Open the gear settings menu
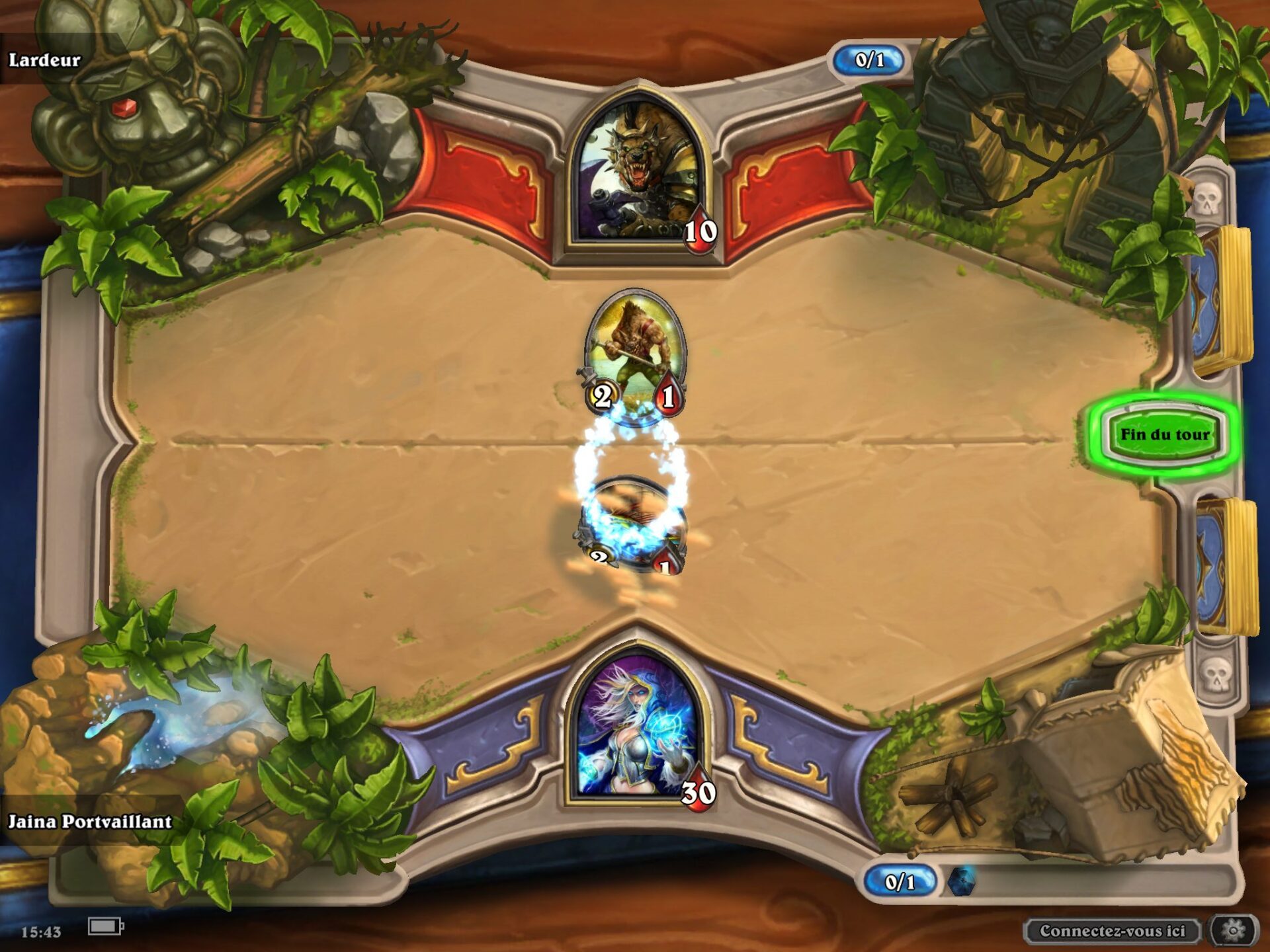Screen dimensions: 1270x952 pos(1233,931)
